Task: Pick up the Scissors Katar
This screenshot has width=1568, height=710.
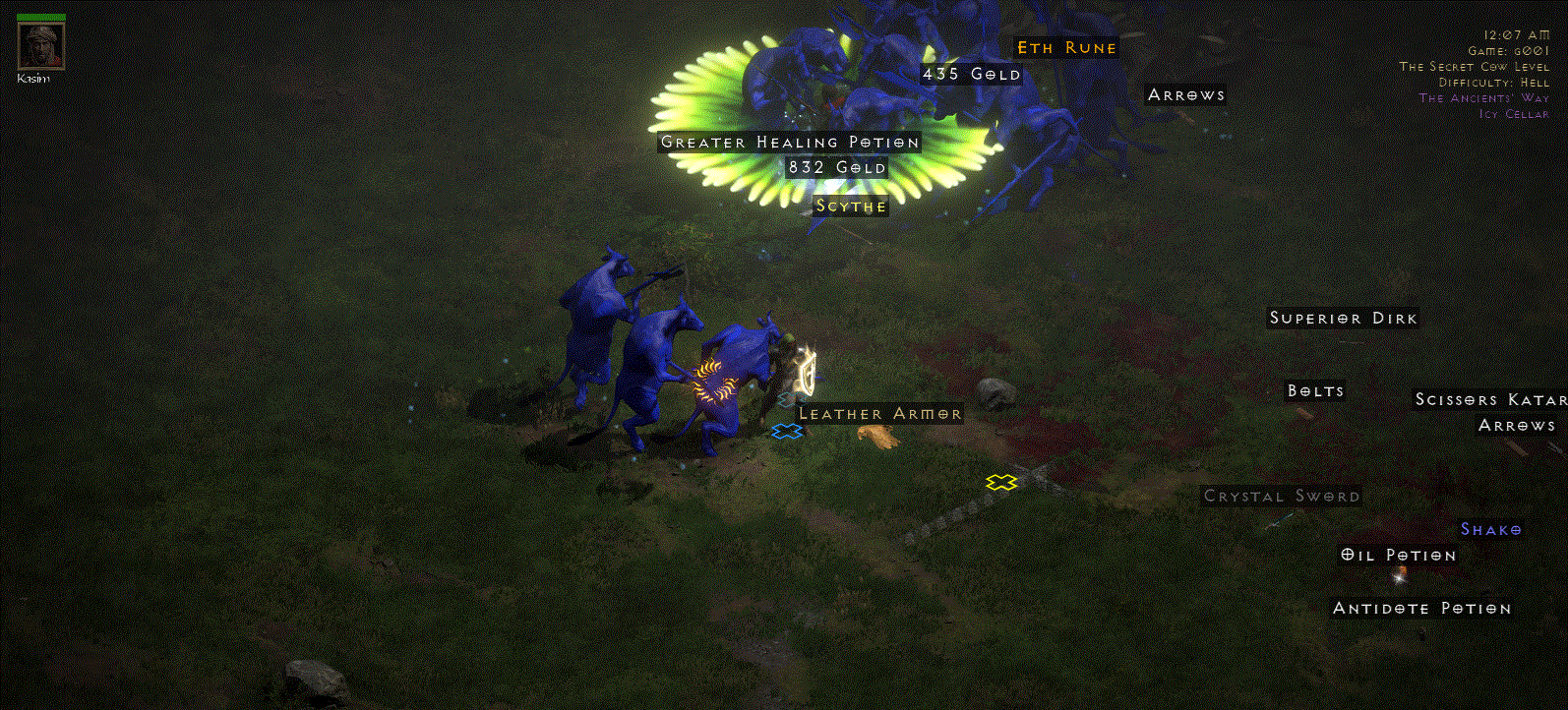Action: [1491, 399]
